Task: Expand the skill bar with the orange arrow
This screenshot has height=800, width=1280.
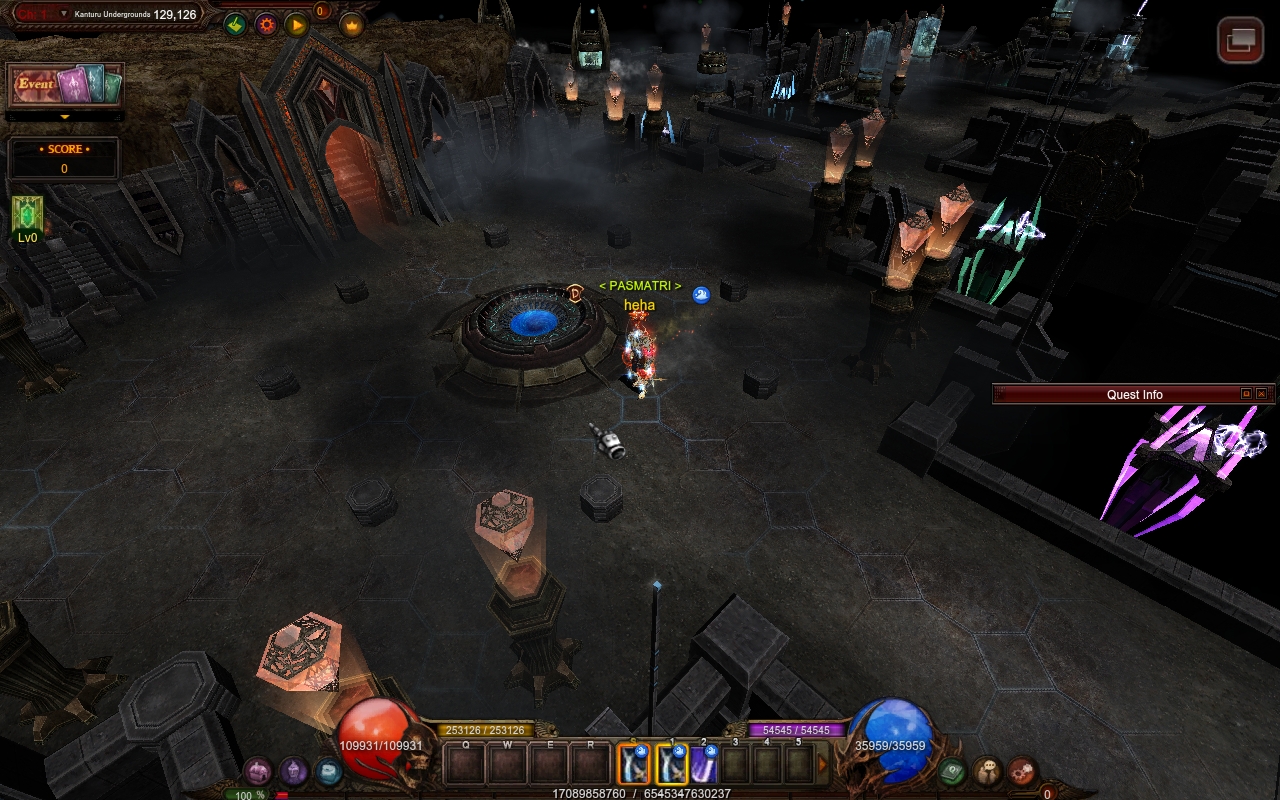Action: 823,765
